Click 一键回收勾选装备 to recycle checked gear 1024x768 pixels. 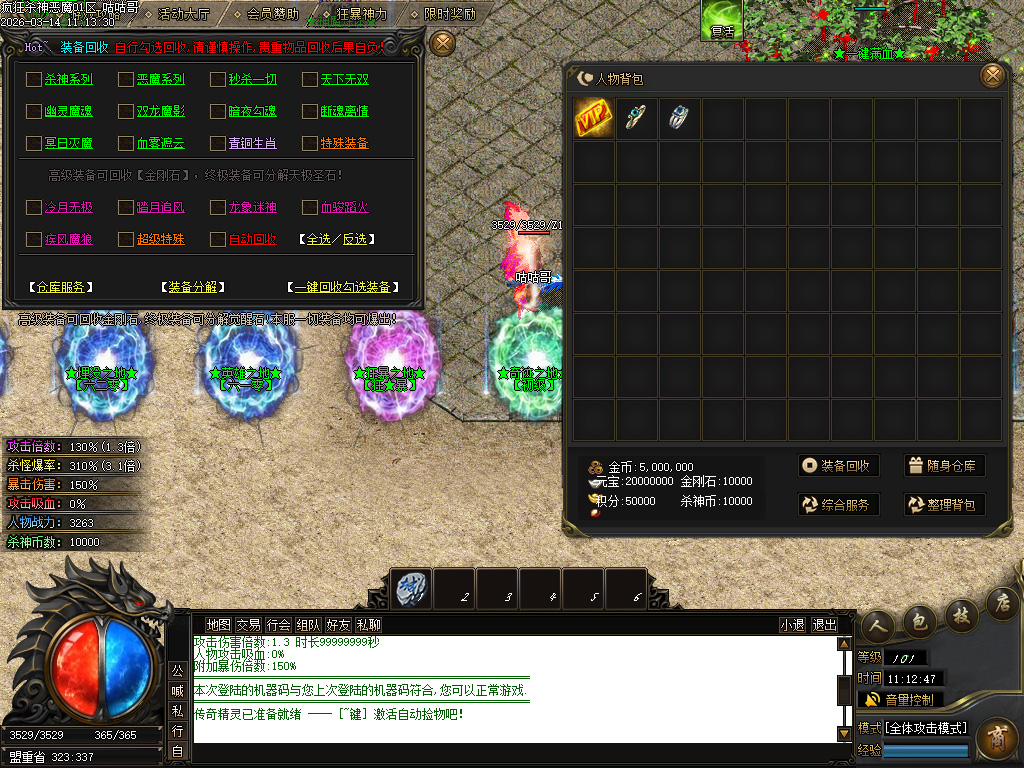(x=343, y=287)
